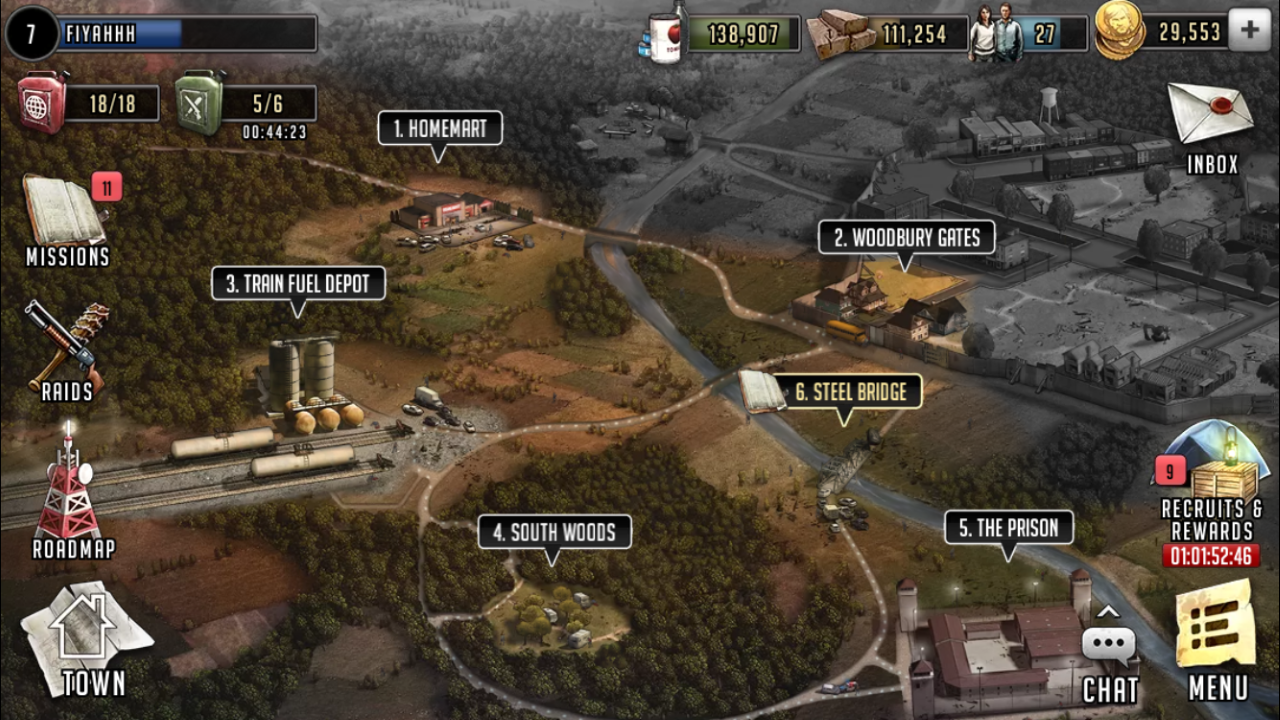Tap the red world energy can
This screenshot has height=720, width=1280.
(x=43, y=102)
